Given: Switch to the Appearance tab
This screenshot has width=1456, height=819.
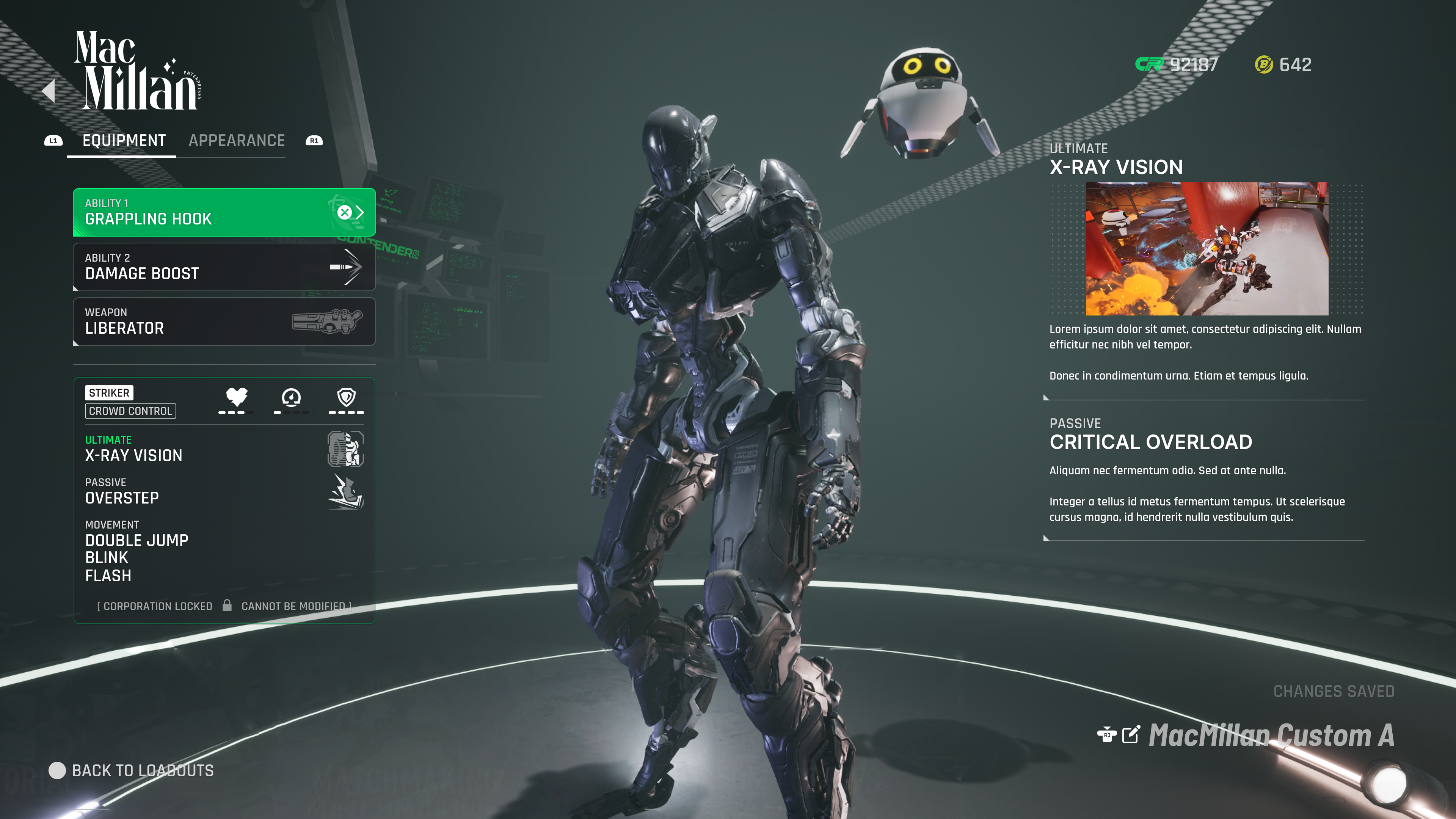Looking at the screenshot, I should [236, 141].
